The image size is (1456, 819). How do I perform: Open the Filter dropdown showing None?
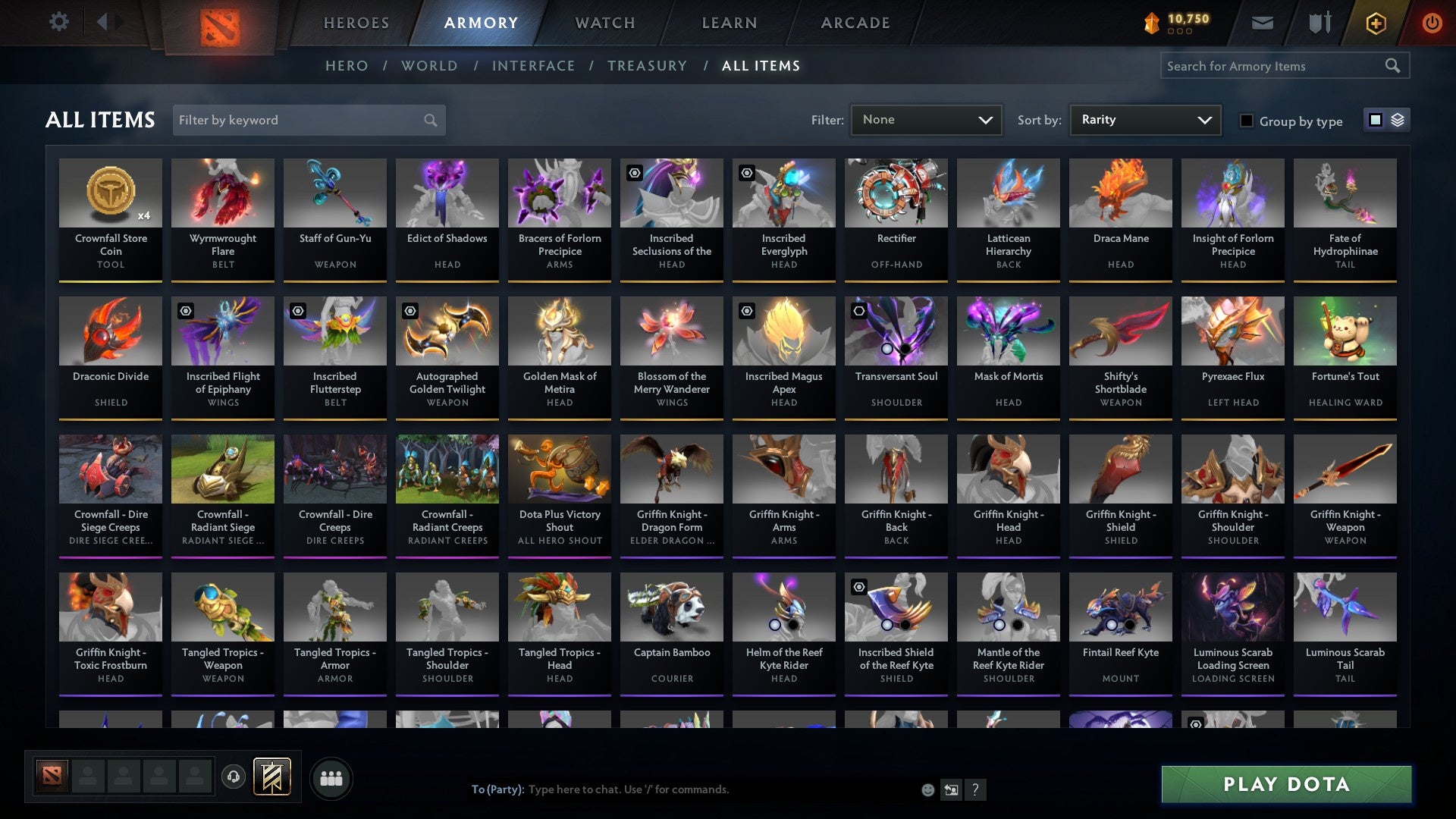point(926,120)
